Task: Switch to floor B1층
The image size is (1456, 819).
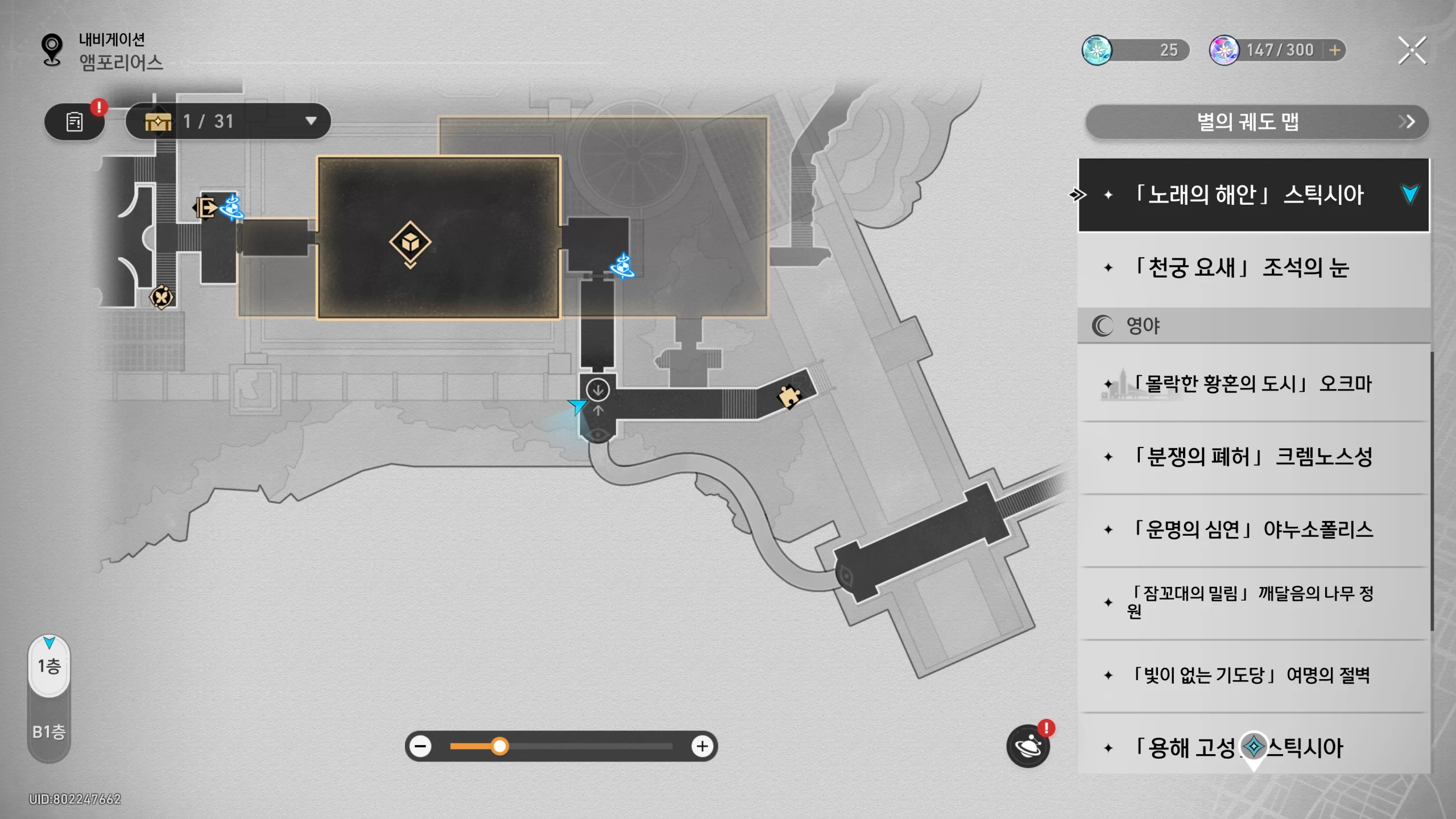Action: (x=49, y=731)
